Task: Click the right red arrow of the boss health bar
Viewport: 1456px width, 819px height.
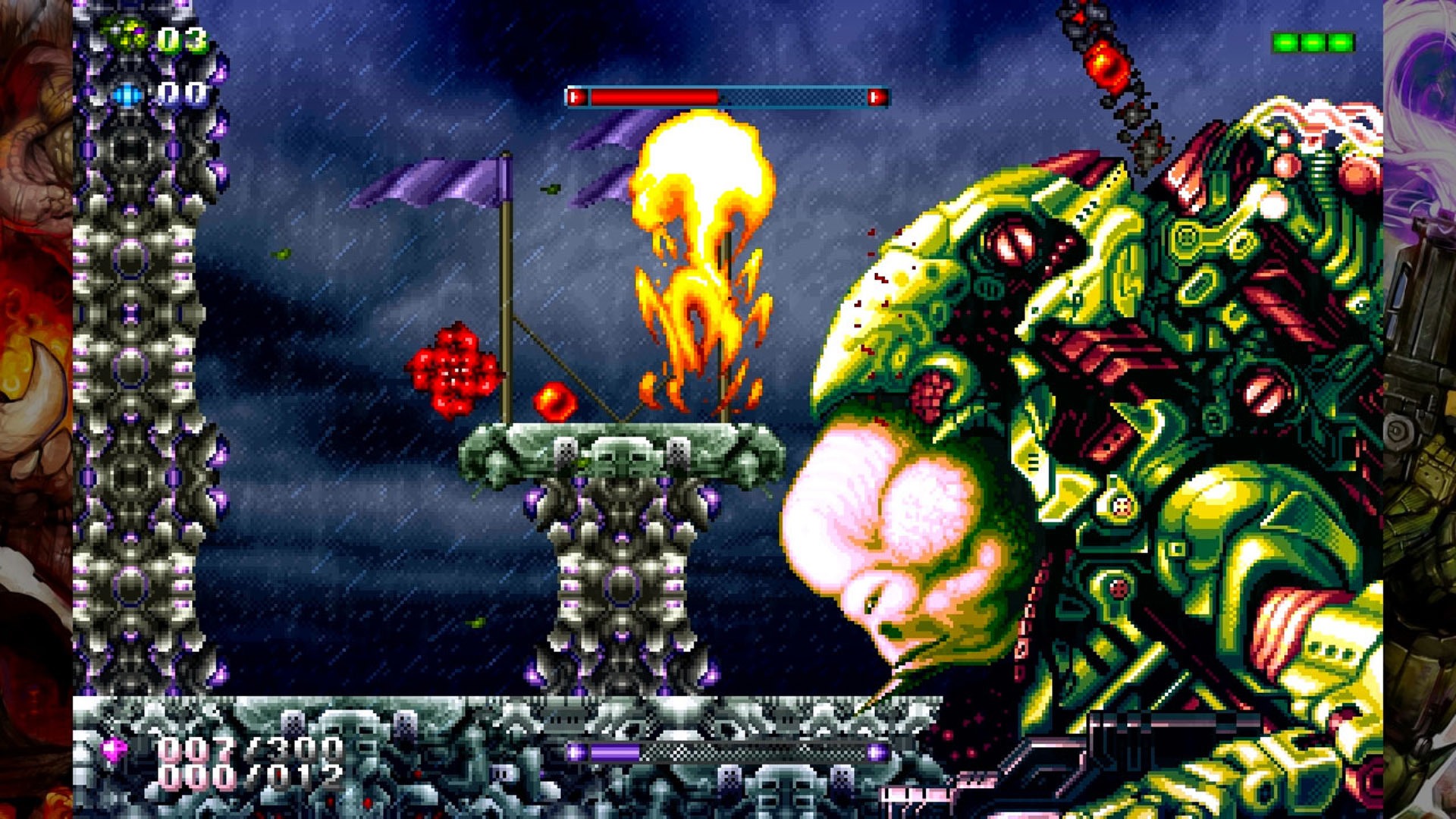Action: (x=877, y=96)
